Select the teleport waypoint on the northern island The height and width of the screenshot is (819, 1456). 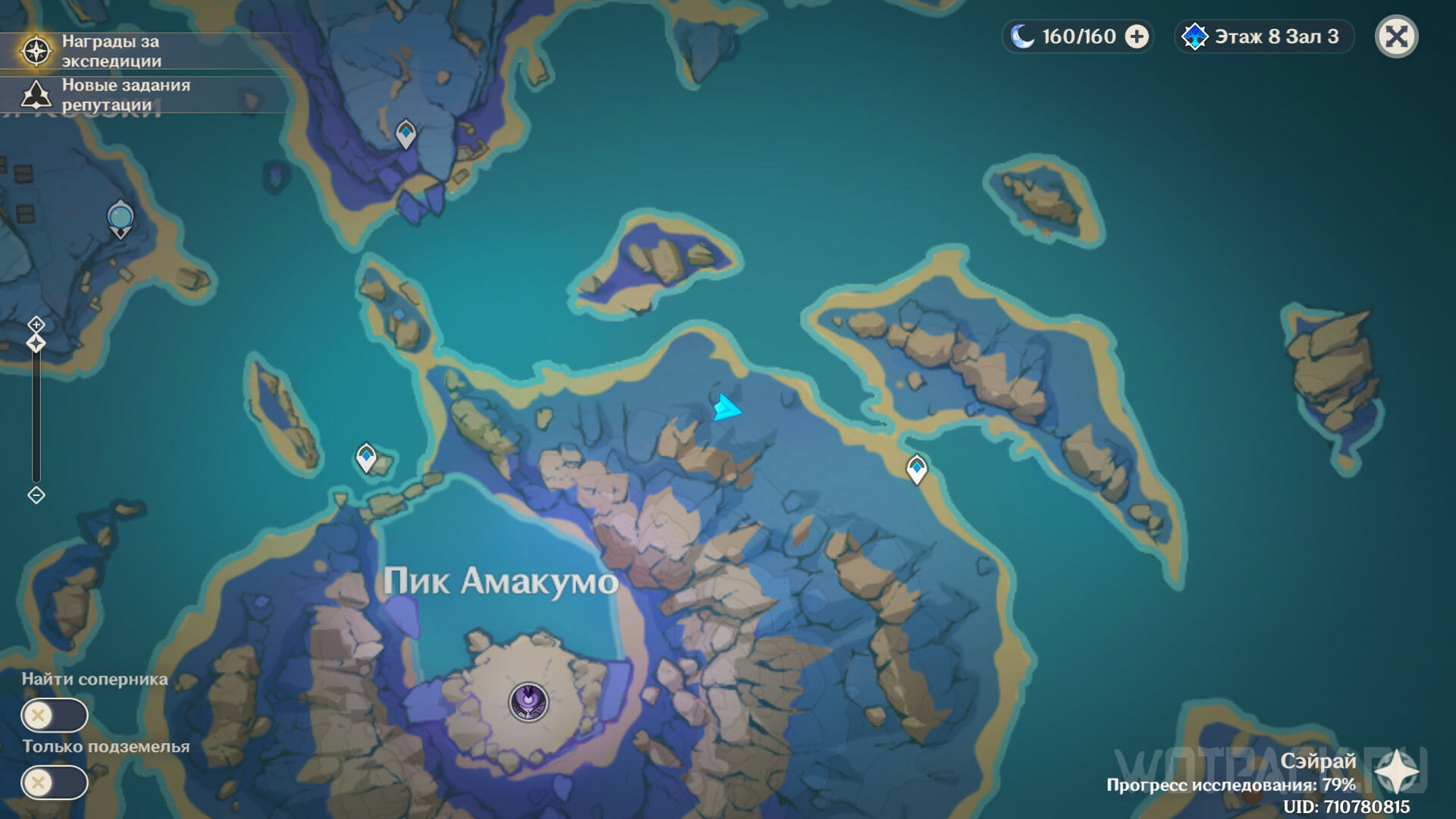tap(406, 133)
